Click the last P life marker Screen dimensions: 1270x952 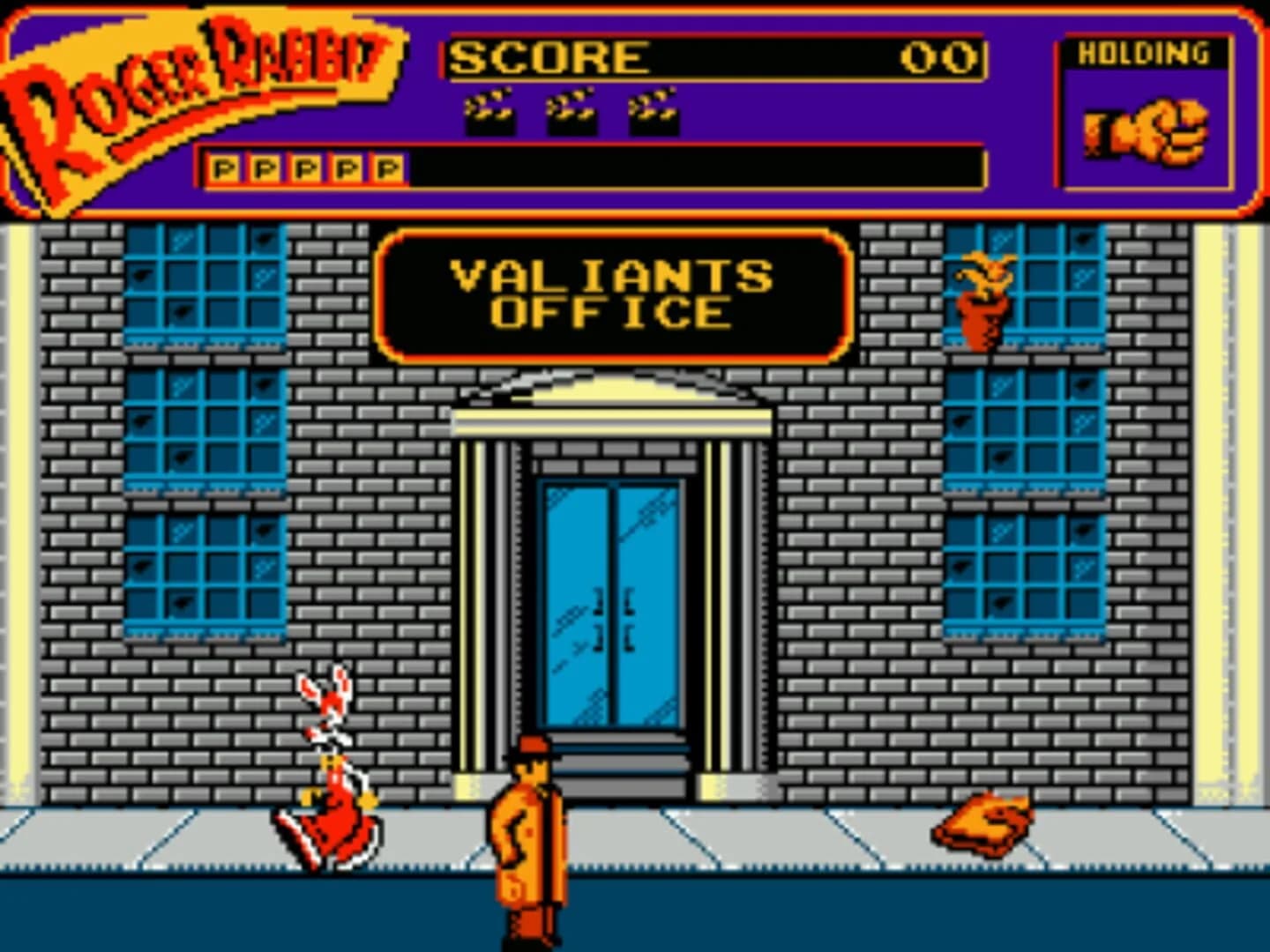[x=388, y=167]
